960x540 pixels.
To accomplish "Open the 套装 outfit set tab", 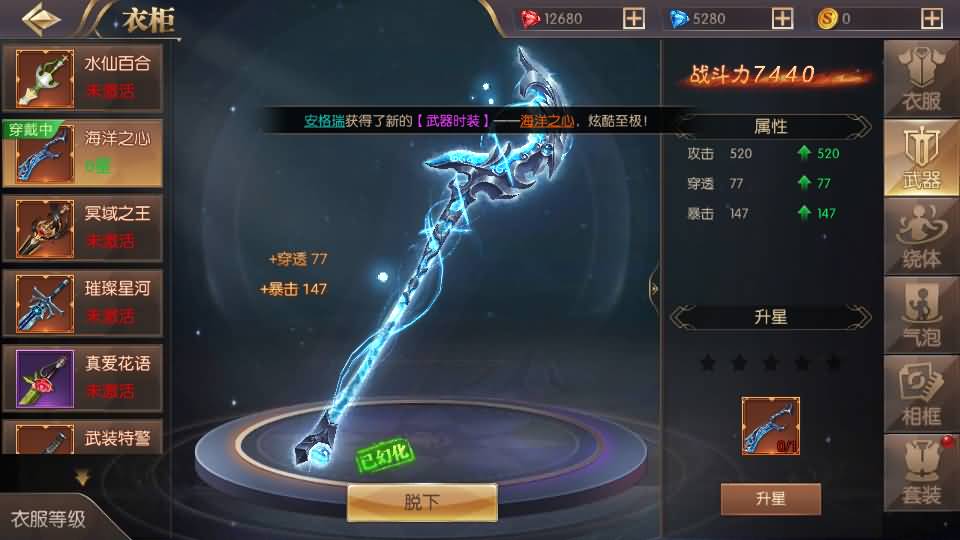I will pos(921,471).
